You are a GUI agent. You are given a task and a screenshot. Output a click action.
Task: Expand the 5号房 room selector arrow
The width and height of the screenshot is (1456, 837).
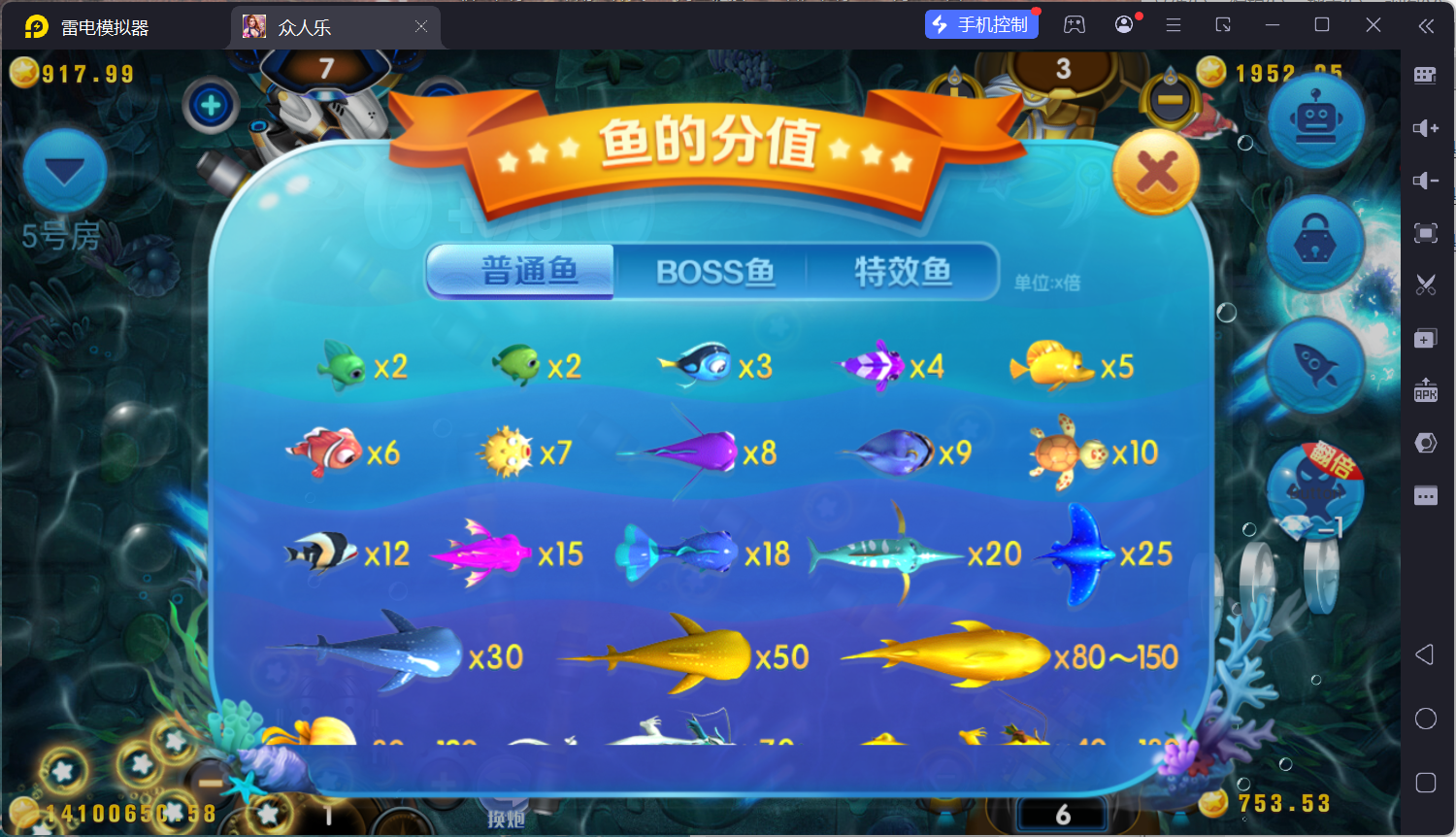[63, 172]
